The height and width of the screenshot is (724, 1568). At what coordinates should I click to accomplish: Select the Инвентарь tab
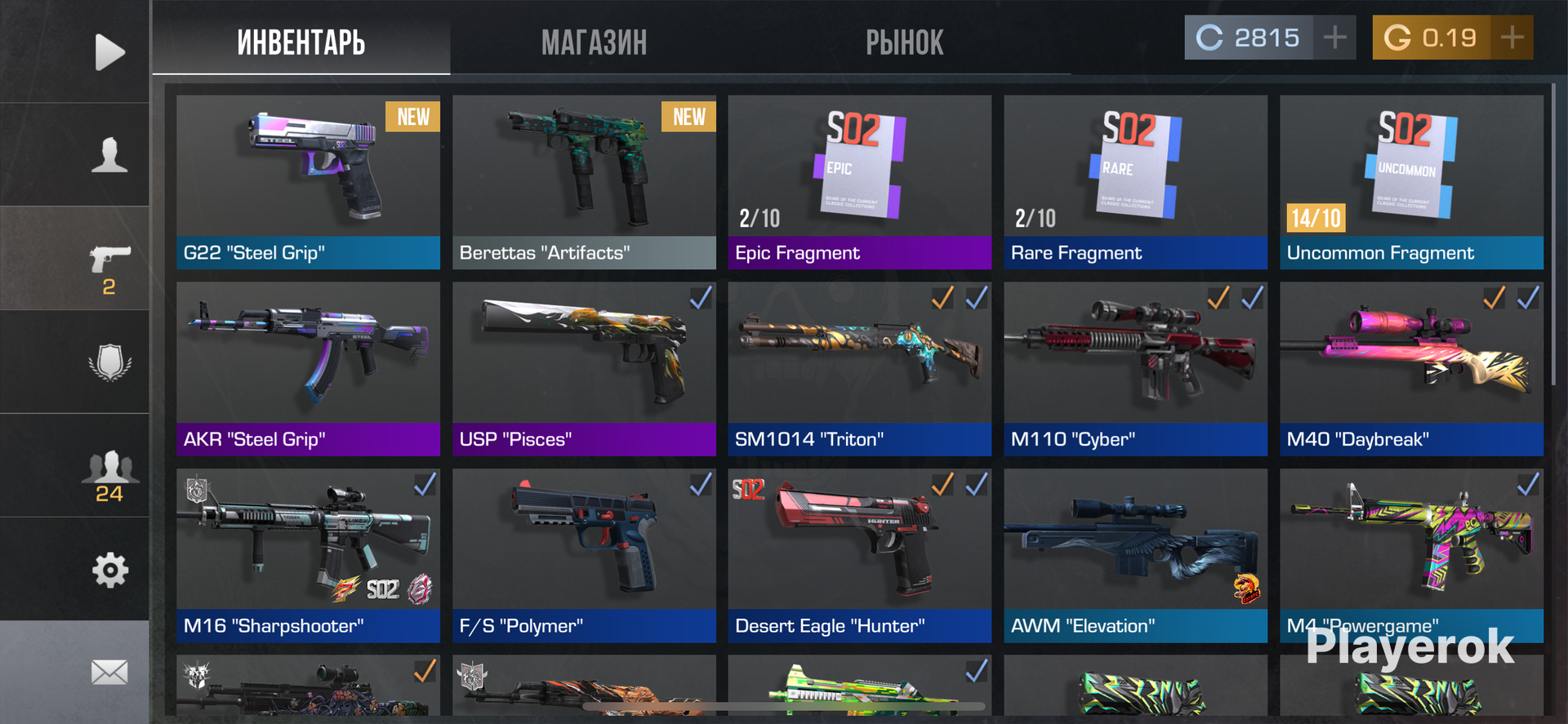pos(301,42)
